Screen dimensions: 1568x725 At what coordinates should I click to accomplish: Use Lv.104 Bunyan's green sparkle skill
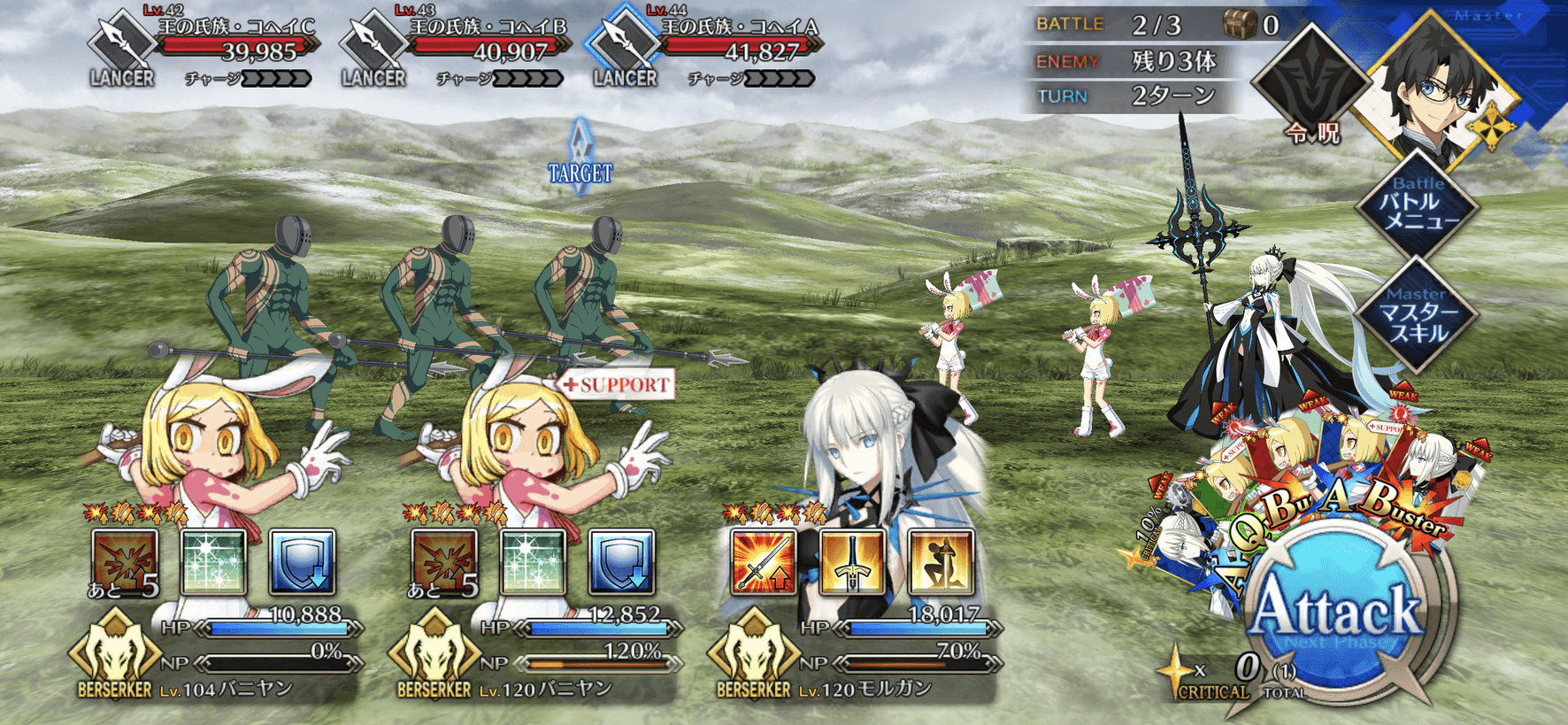[213, 561]
